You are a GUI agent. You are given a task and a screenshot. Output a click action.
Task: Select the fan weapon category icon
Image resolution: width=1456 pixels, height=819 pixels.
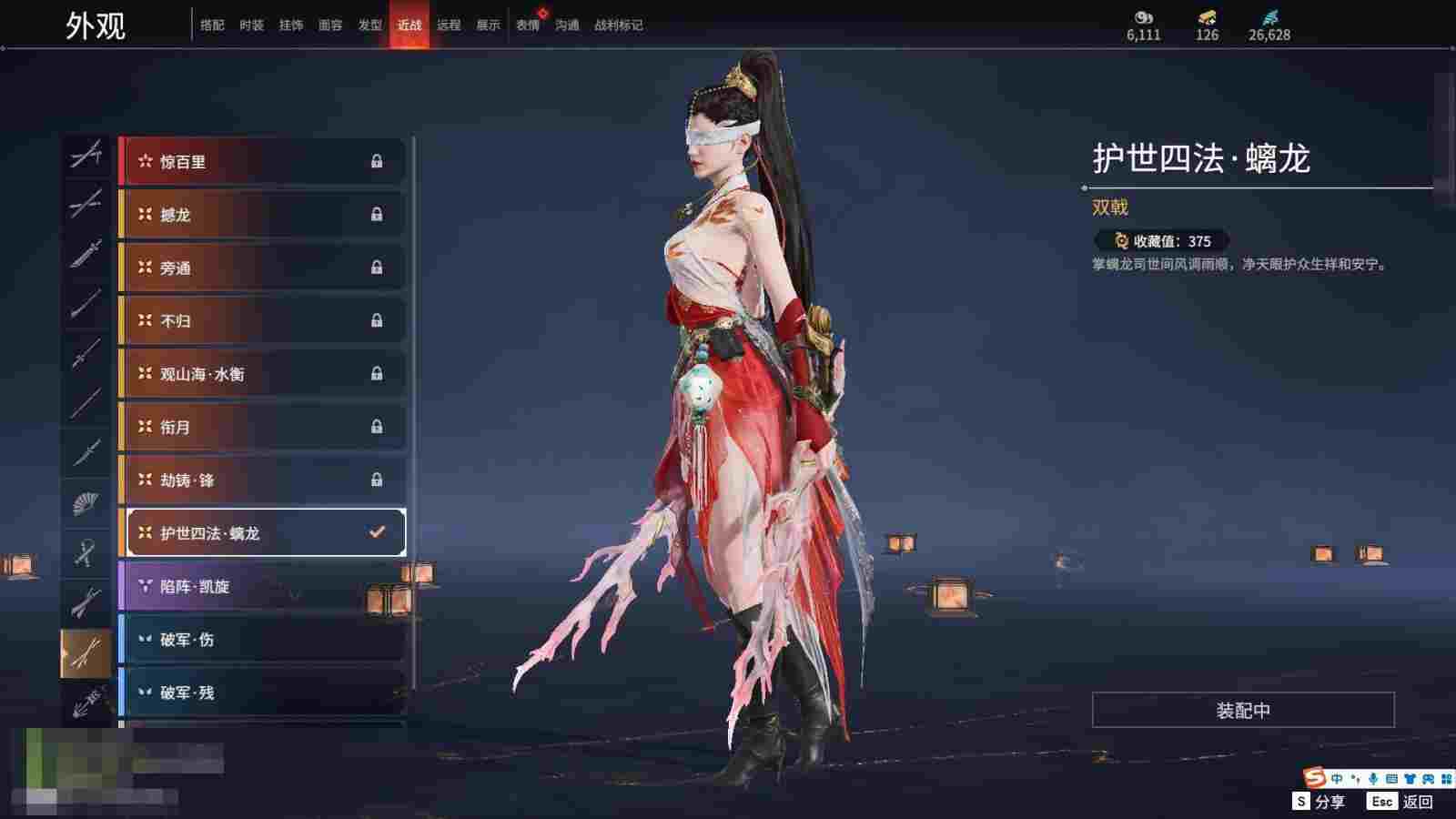86,501
